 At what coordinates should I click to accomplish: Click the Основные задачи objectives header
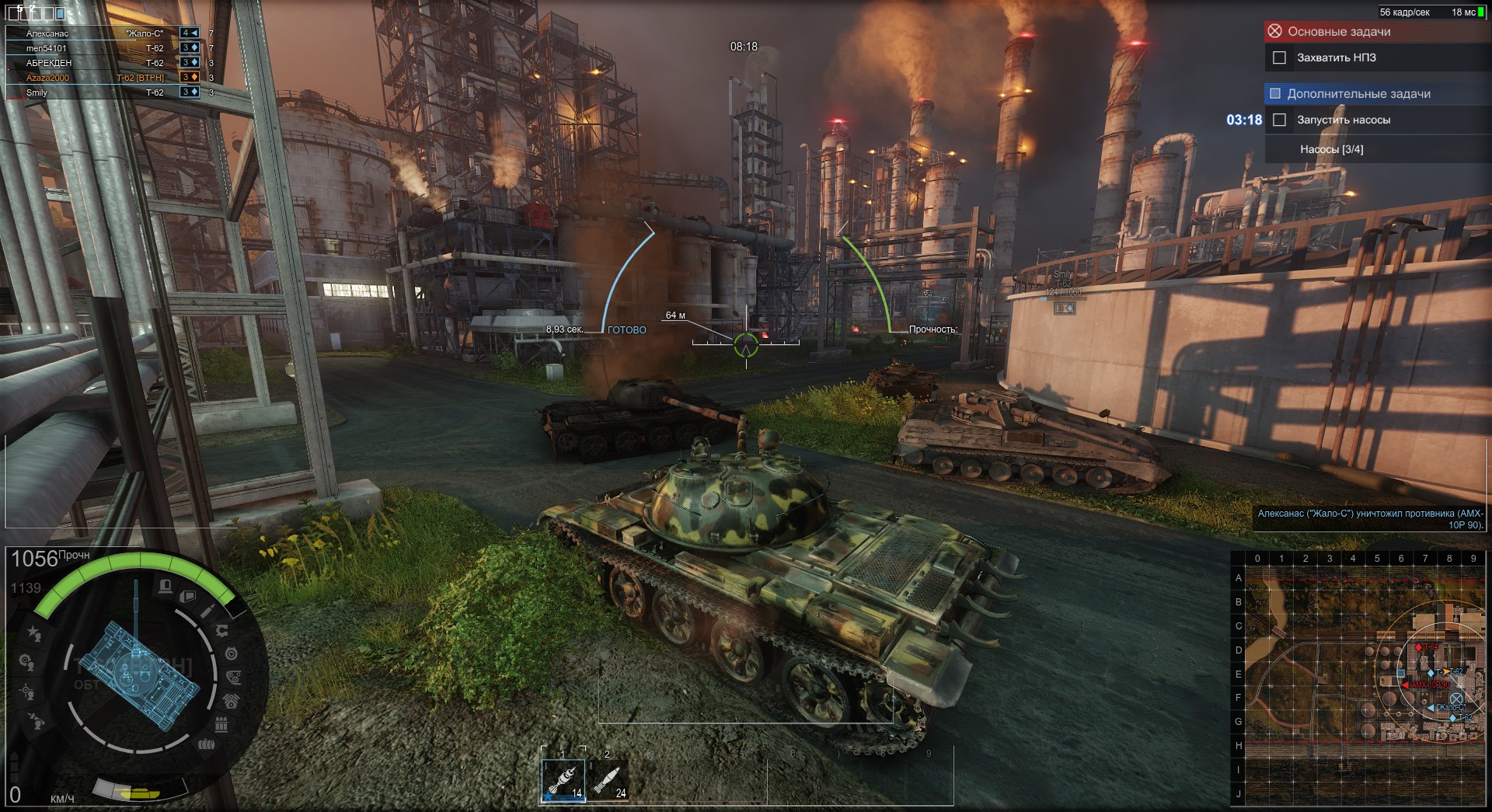pyautogui.click(x=1338, y=32)
